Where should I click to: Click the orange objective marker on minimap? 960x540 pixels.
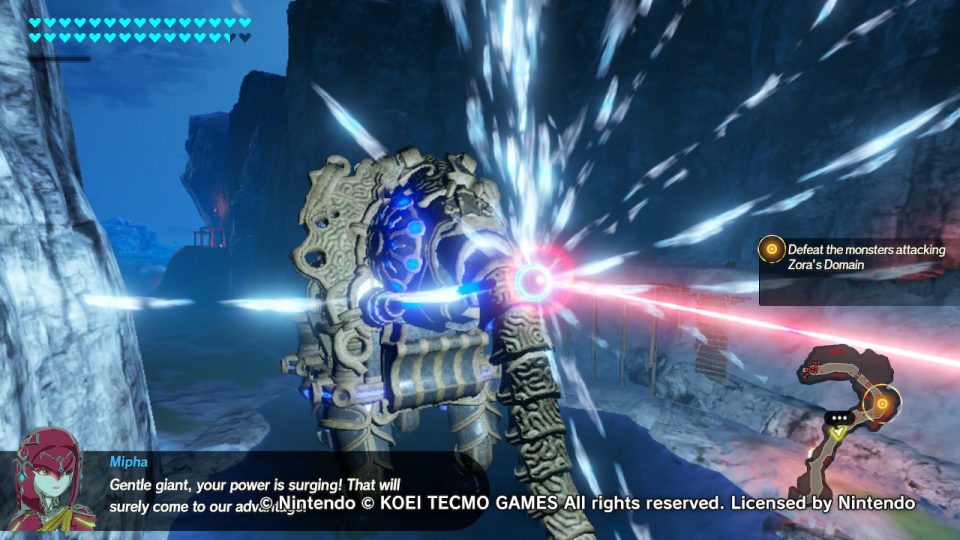click(882, 404)
